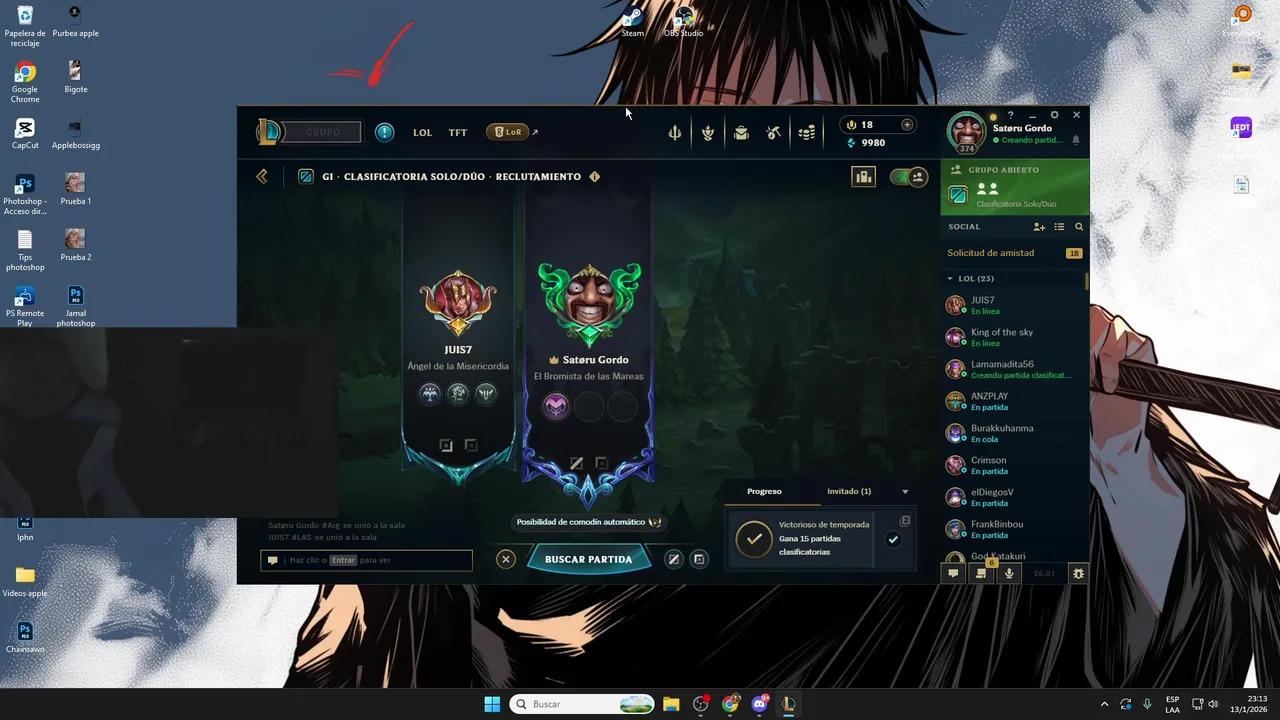Open the Collection icon in top bar
Image resolution: width=1280 pixels, height=720 pixels.
point(708,131)
